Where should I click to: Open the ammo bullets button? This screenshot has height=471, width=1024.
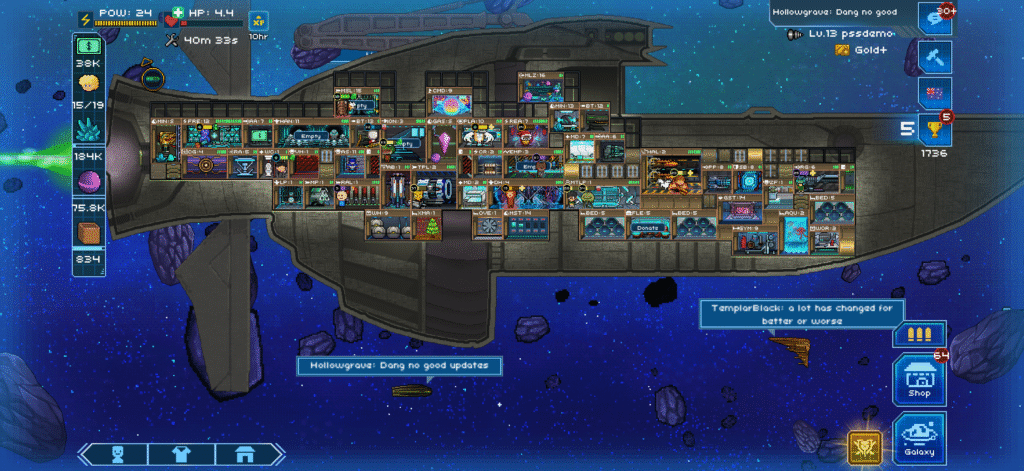918,334
